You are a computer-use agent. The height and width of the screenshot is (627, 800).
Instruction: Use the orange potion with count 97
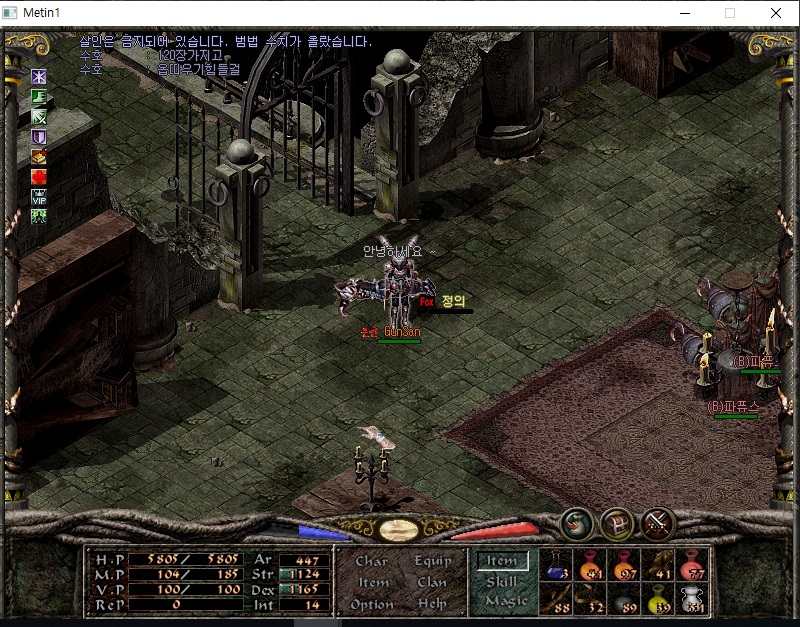click(x=625, y=564)
